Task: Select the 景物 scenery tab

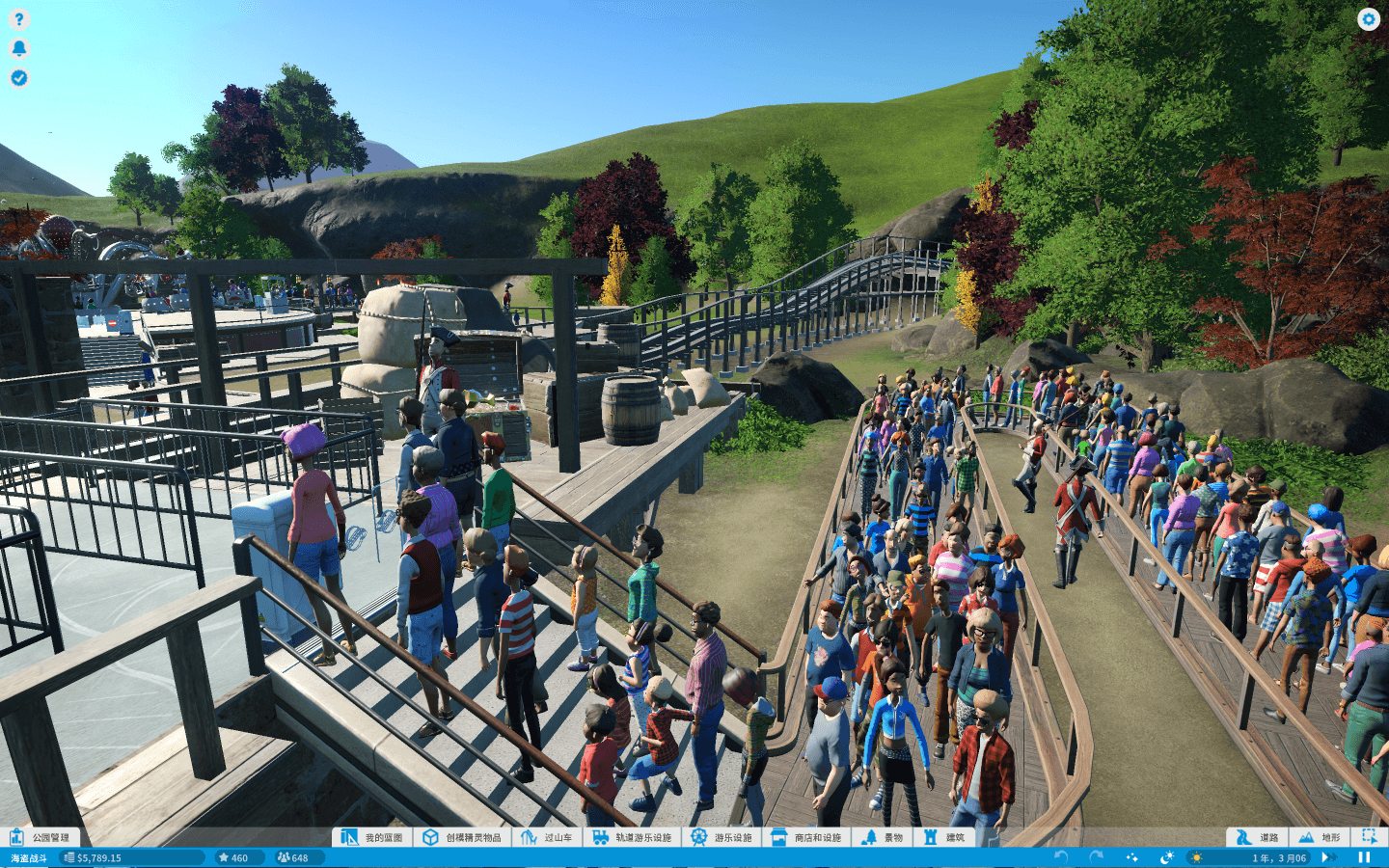Action: coord(883,837)
